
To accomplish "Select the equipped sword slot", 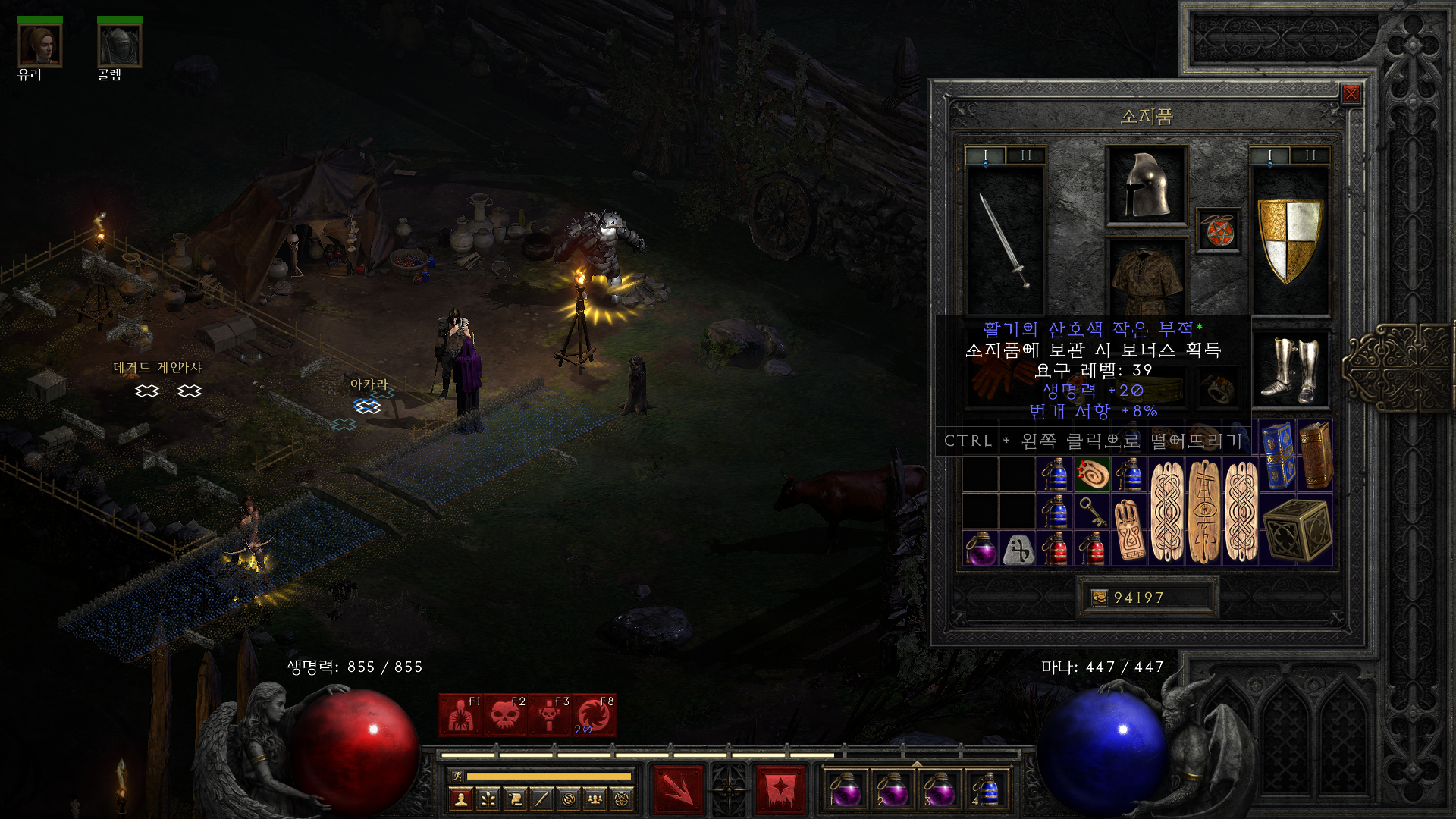I will tap(1003, 240).
